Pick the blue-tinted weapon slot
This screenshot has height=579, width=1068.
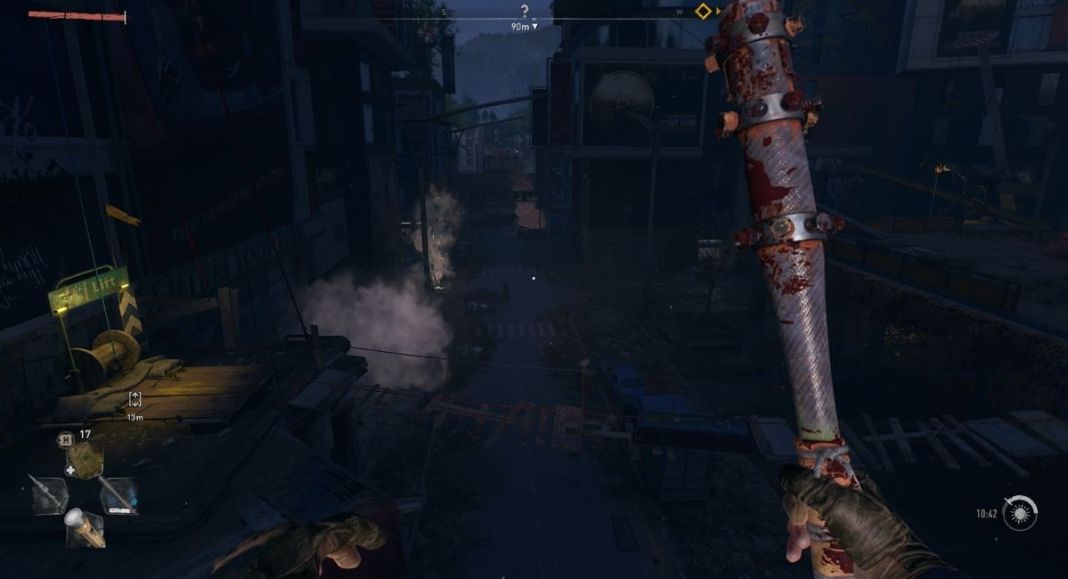(x=118, y=495)
